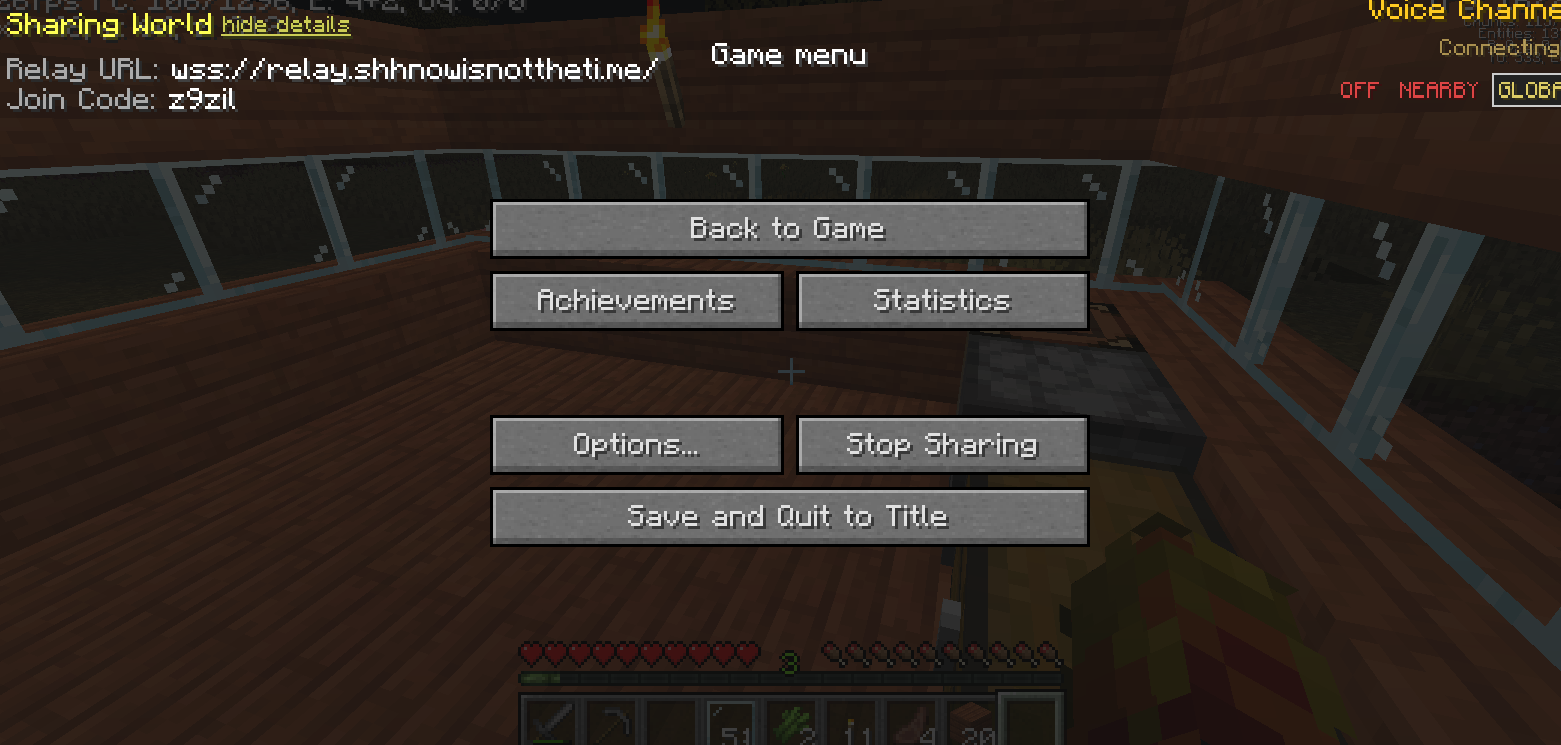The image size is (1561, 745).
Task: Choose Save and Quit to Title
Action: [x=789, y=517]
